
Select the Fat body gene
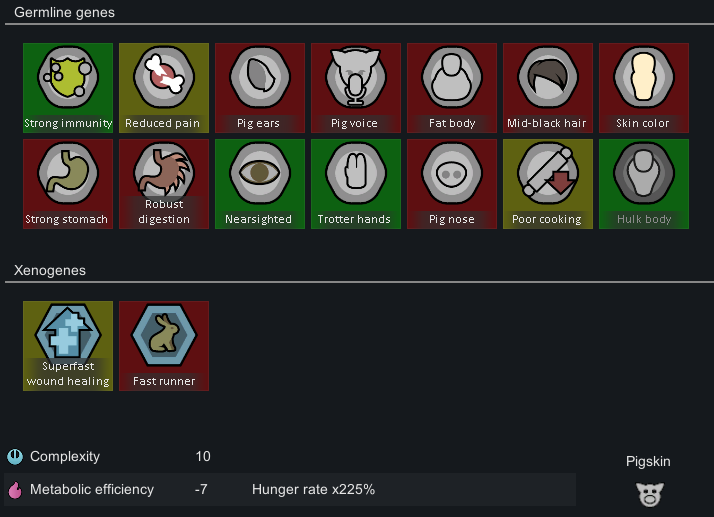452,87
